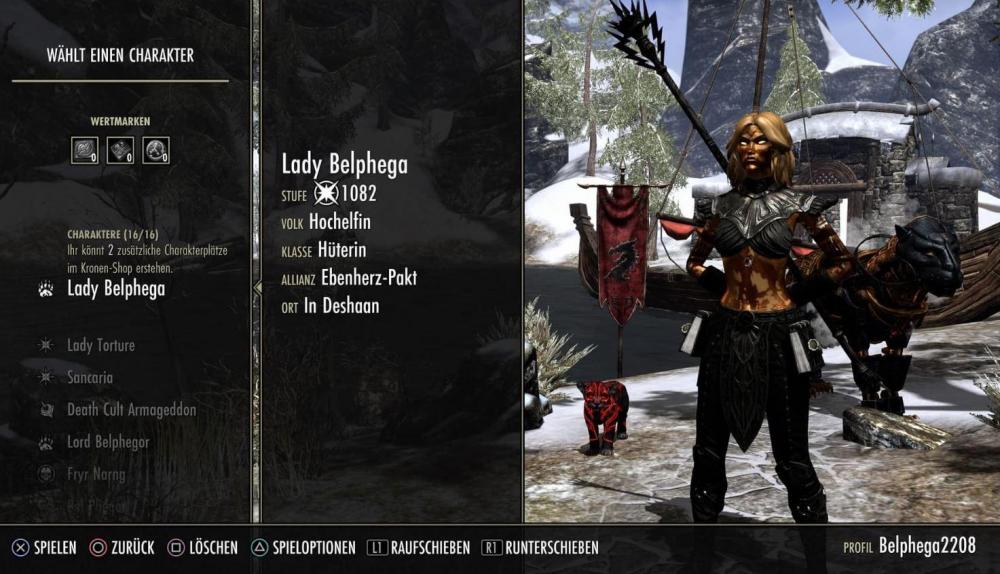
Task: Switch to the character Lord Belphegor
Action: pyautogui.click(x=110, y=442)
